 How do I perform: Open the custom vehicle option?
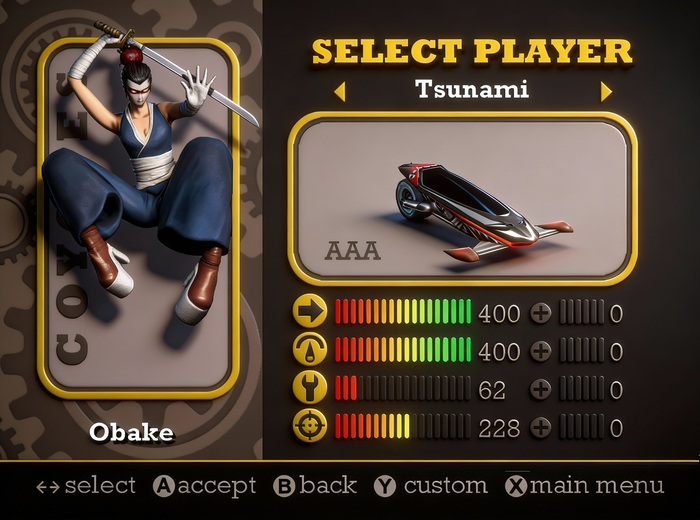coord(431,486)
